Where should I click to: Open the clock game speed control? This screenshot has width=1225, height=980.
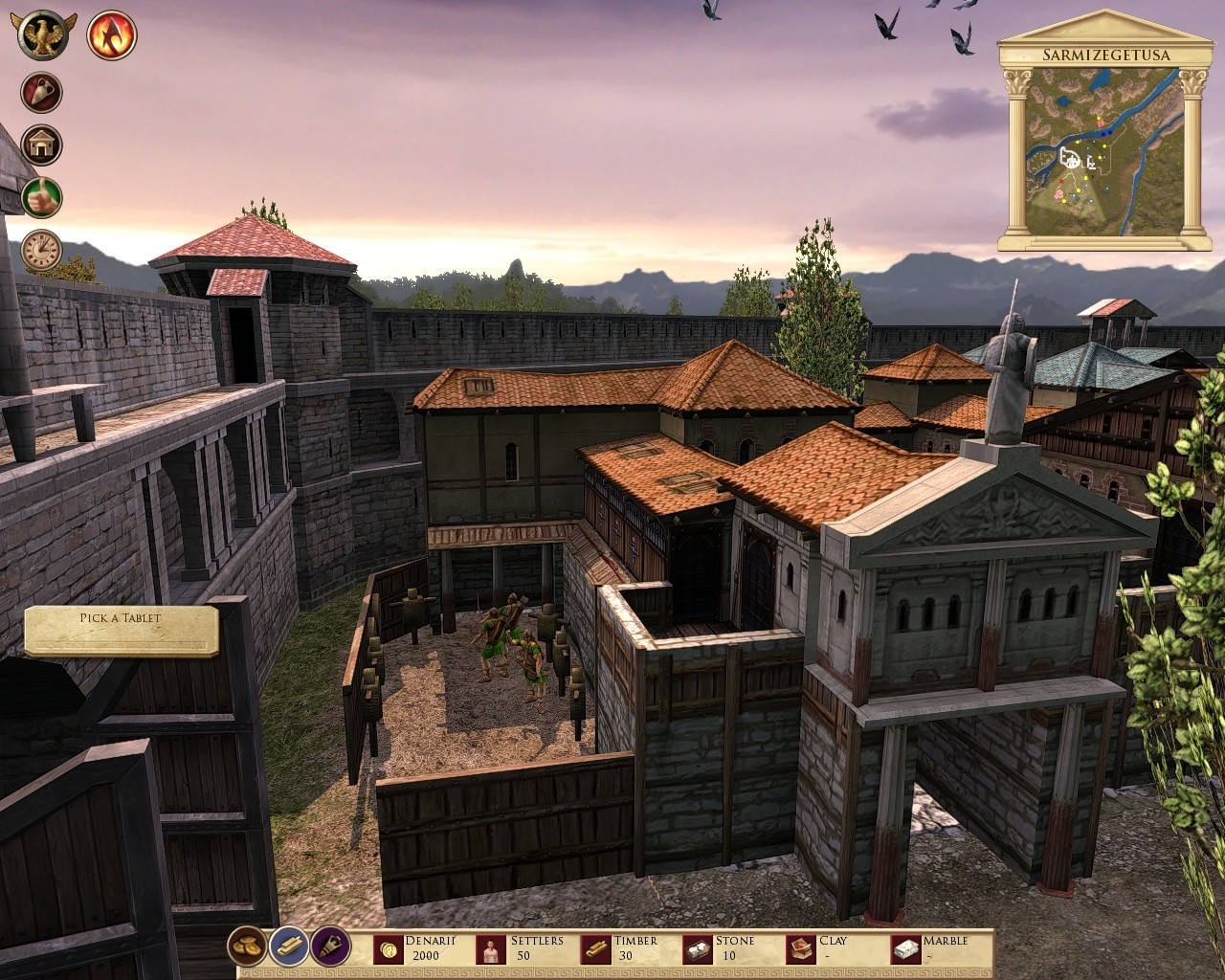(x=42, y=250)
